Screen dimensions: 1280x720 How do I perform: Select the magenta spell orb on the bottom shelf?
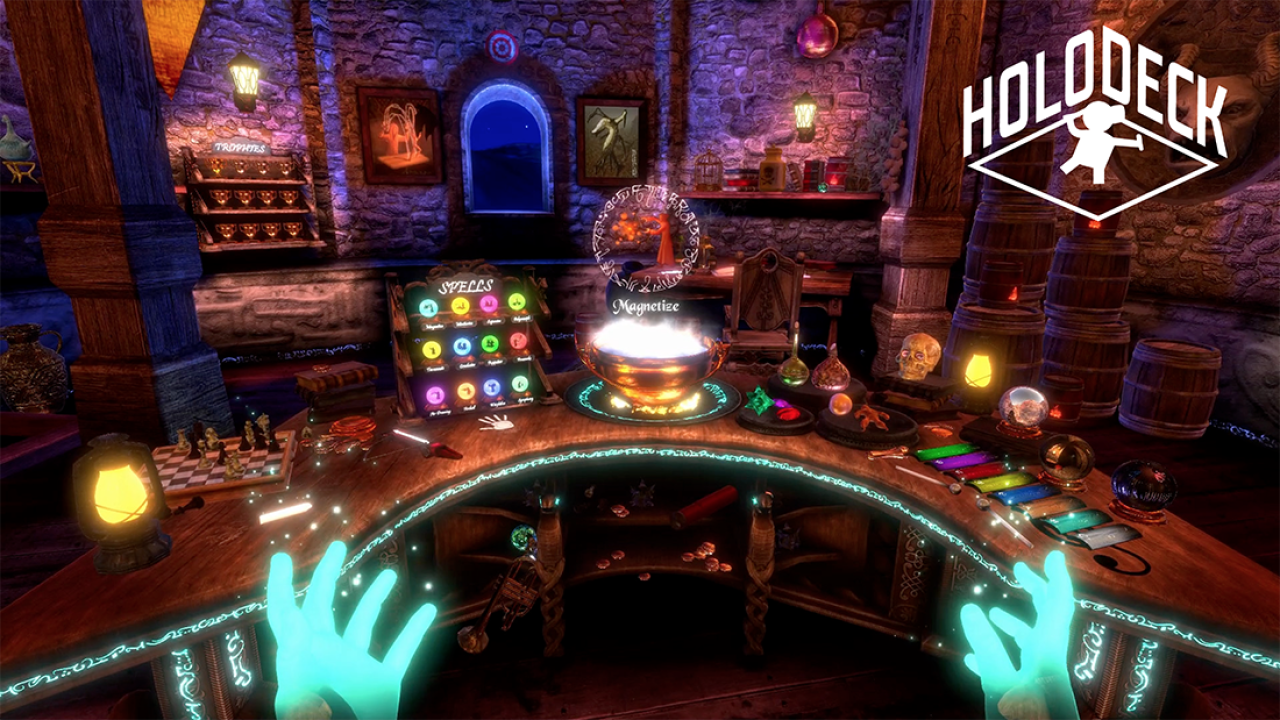(x=435, y=394)
